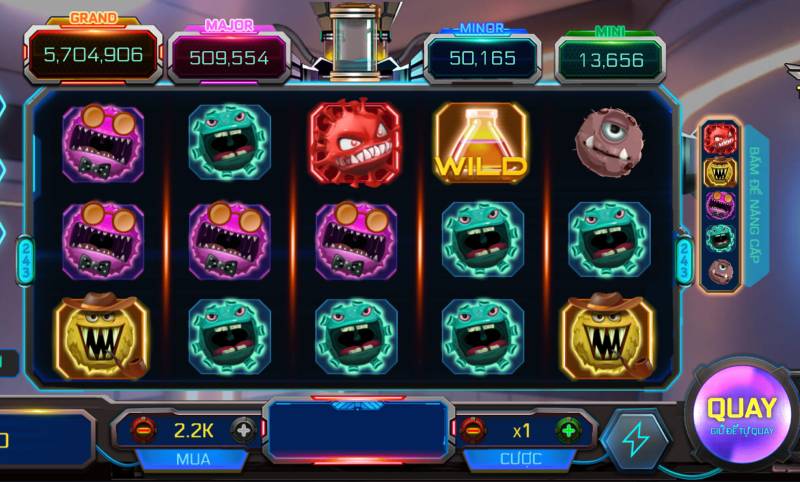Decrease the MUA buy amount

coord(144,430)
